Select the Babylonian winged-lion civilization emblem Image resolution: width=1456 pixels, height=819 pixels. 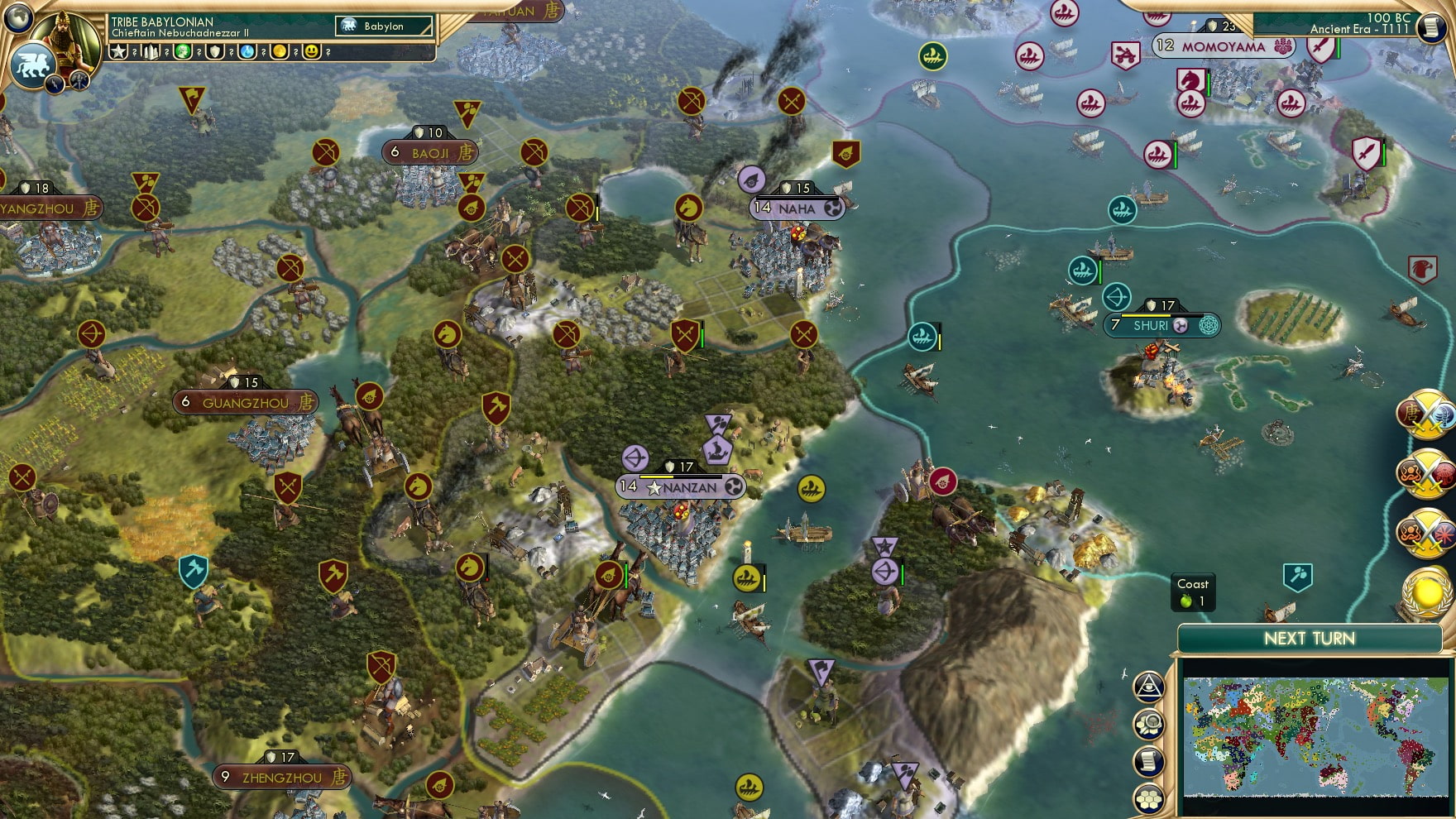[x=32, y=65]
